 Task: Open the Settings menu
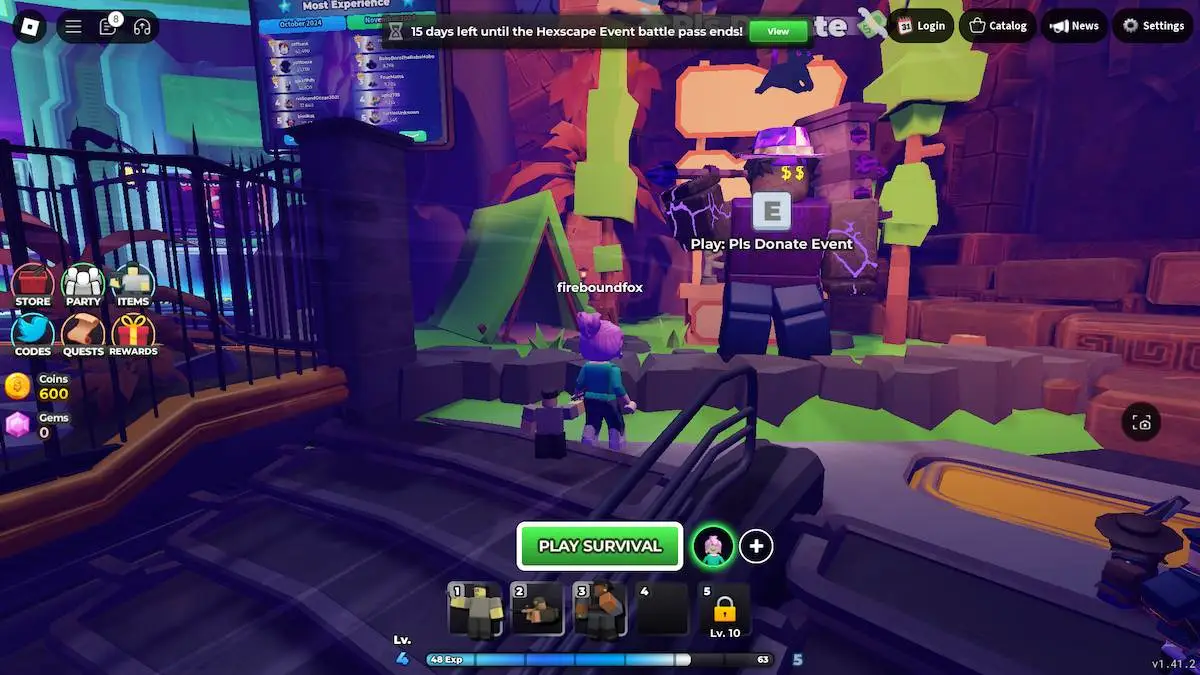click(1153, 26)
